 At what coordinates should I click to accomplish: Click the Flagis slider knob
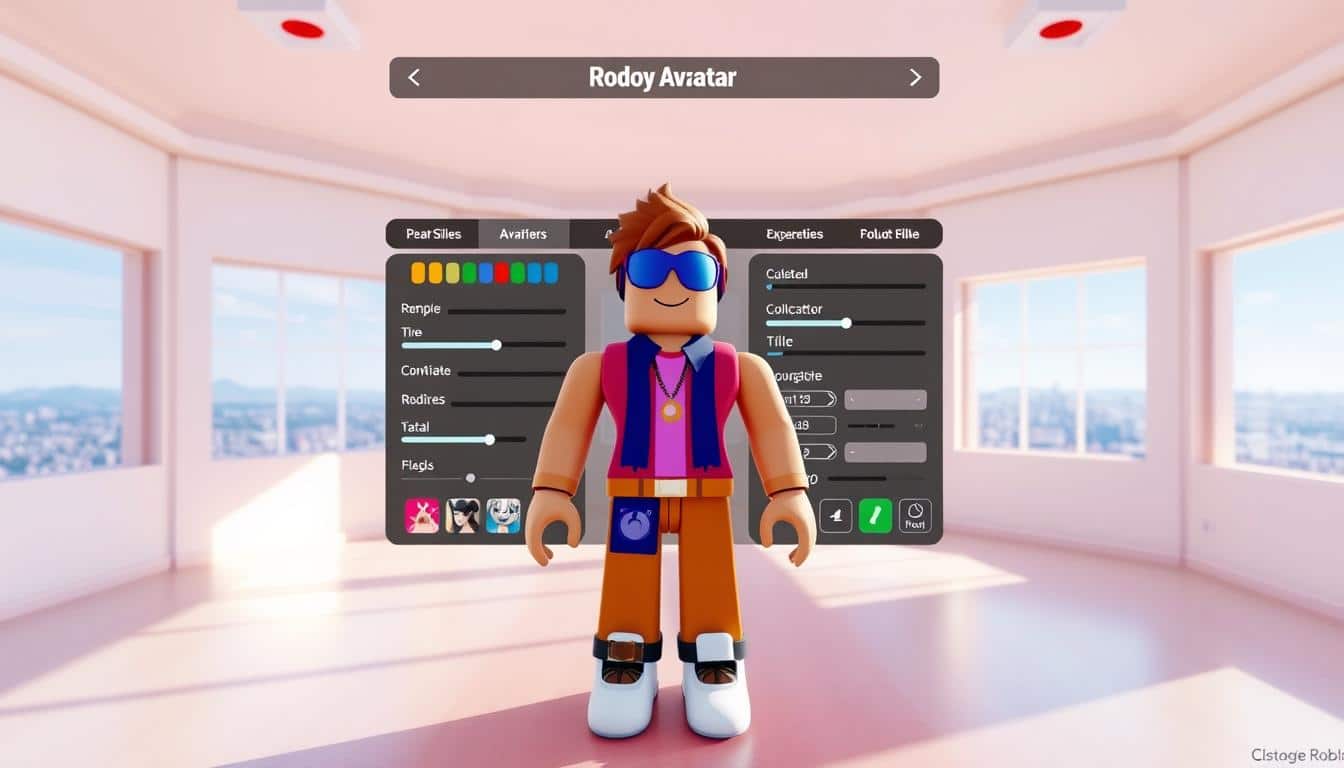point(471,478)
